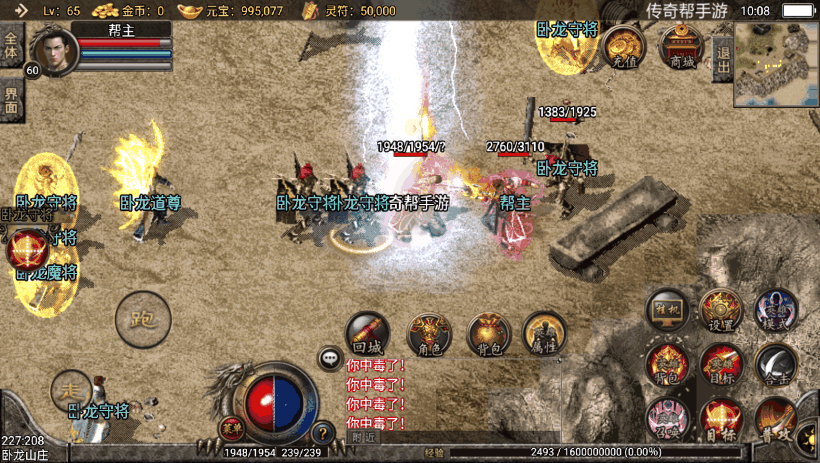This screenshot has width=820, height=463.
Task: Use the 回城 return scroll
Action: [367, 334]
